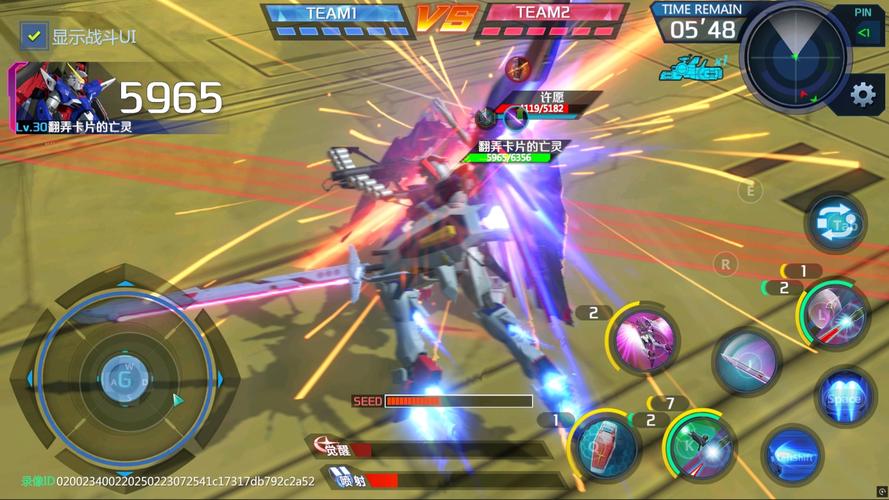Use the red-white shield guard skill

pyautogui.click(x=605, y=447)
